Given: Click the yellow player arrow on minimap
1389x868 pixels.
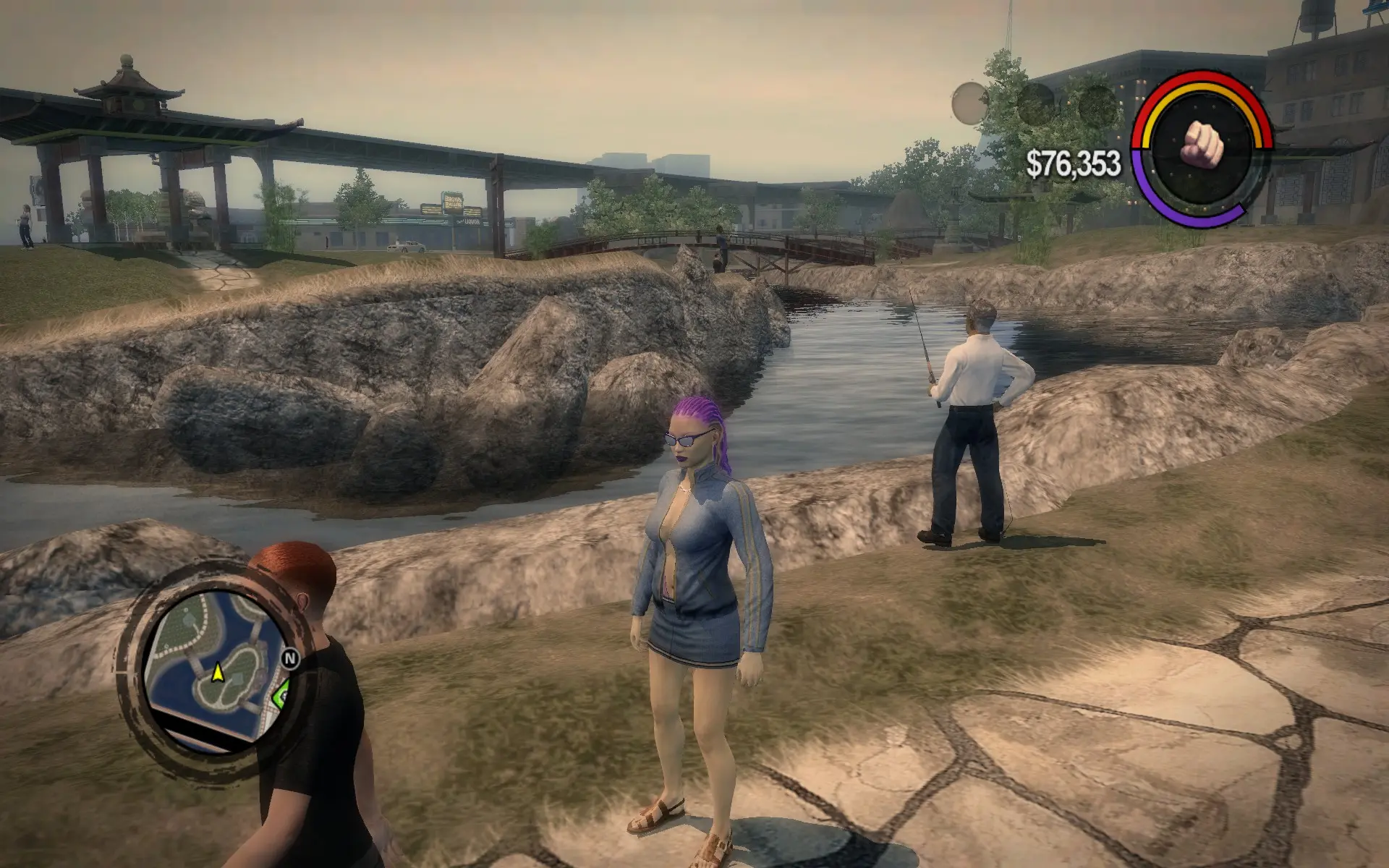Looking at the screenshot, I should [217, 674].
